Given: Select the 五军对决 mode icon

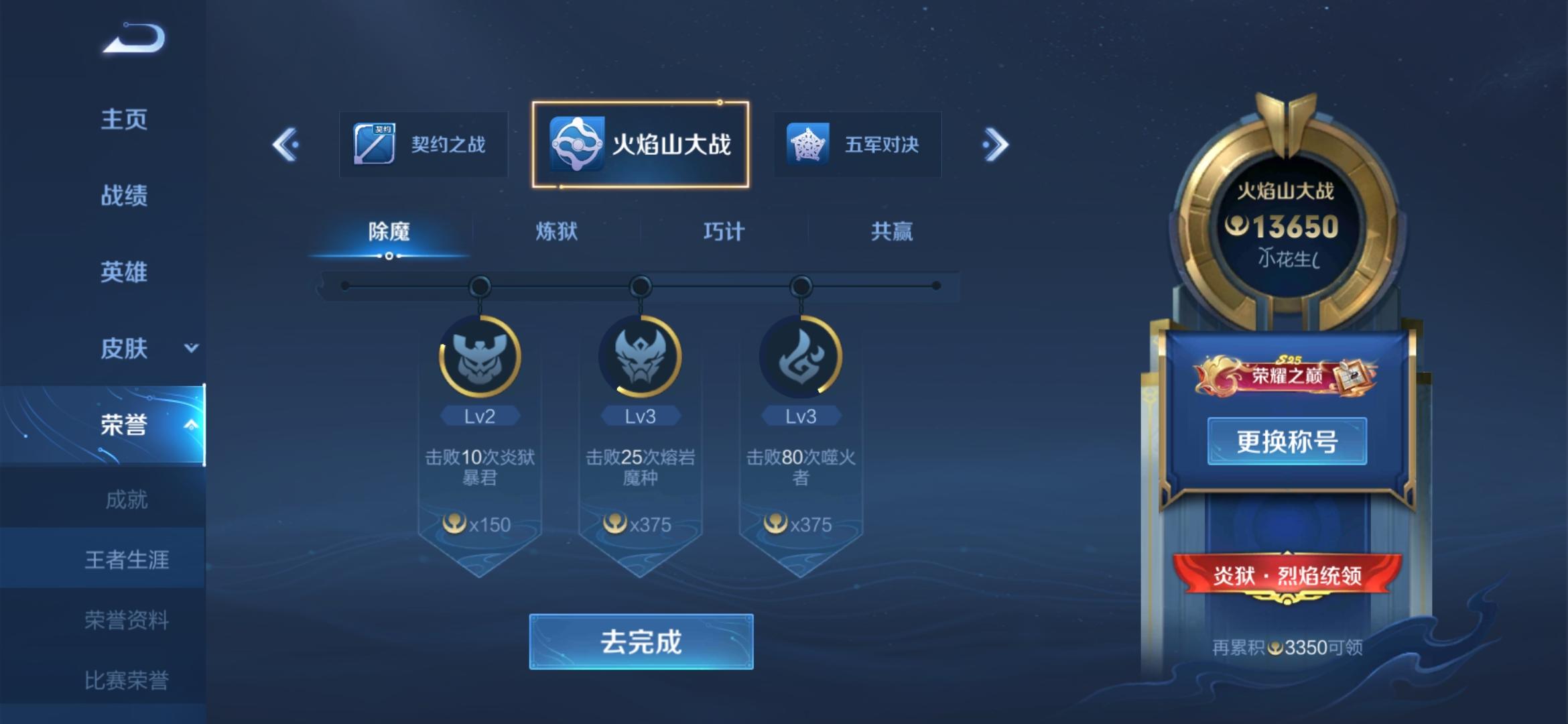Looking at the screenshot, I should [x=856, y=144].
